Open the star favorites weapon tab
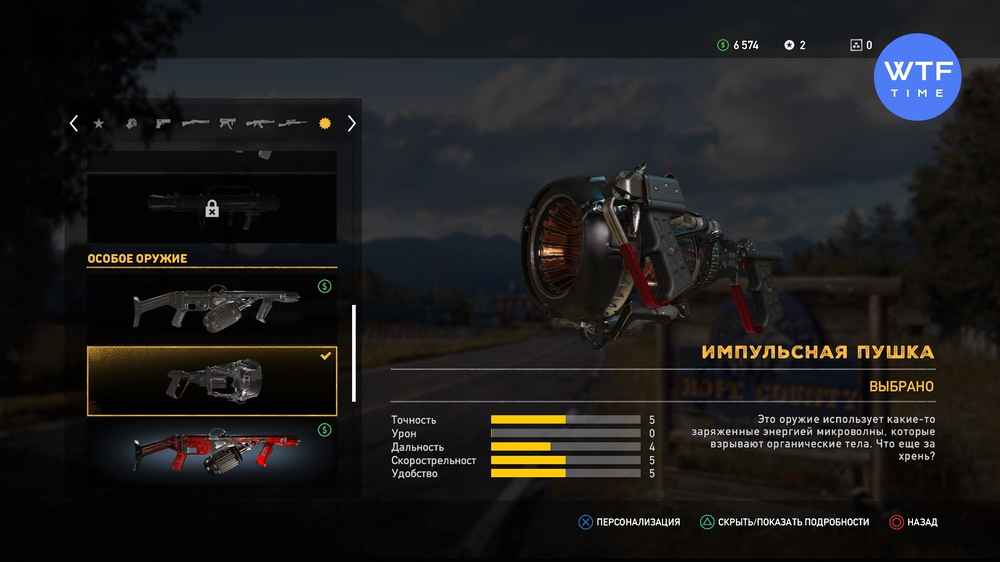The height and width of the screenshot is (562, 1000). point(99,124)
